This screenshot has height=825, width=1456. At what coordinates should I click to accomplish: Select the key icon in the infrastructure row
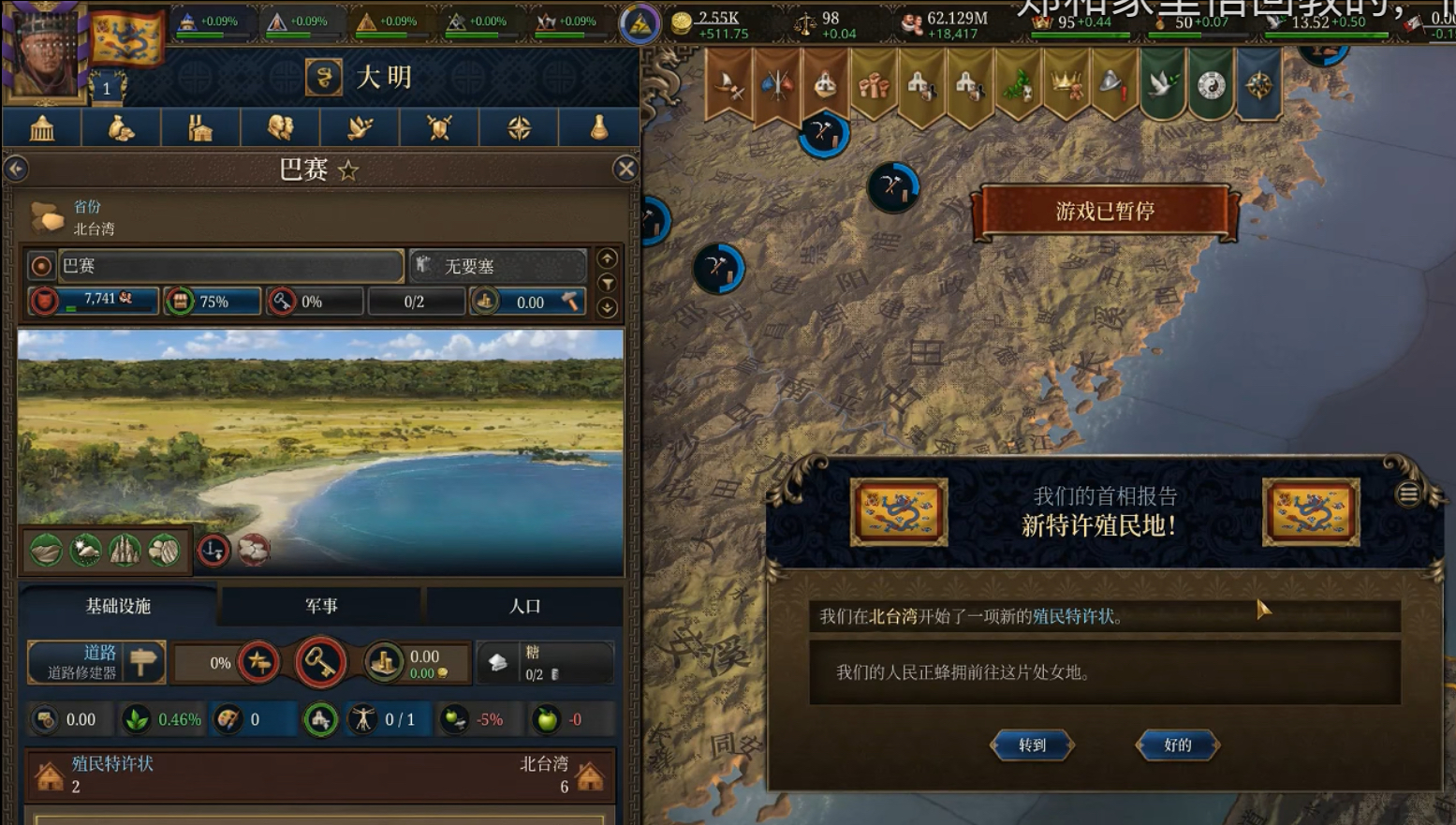320,662
